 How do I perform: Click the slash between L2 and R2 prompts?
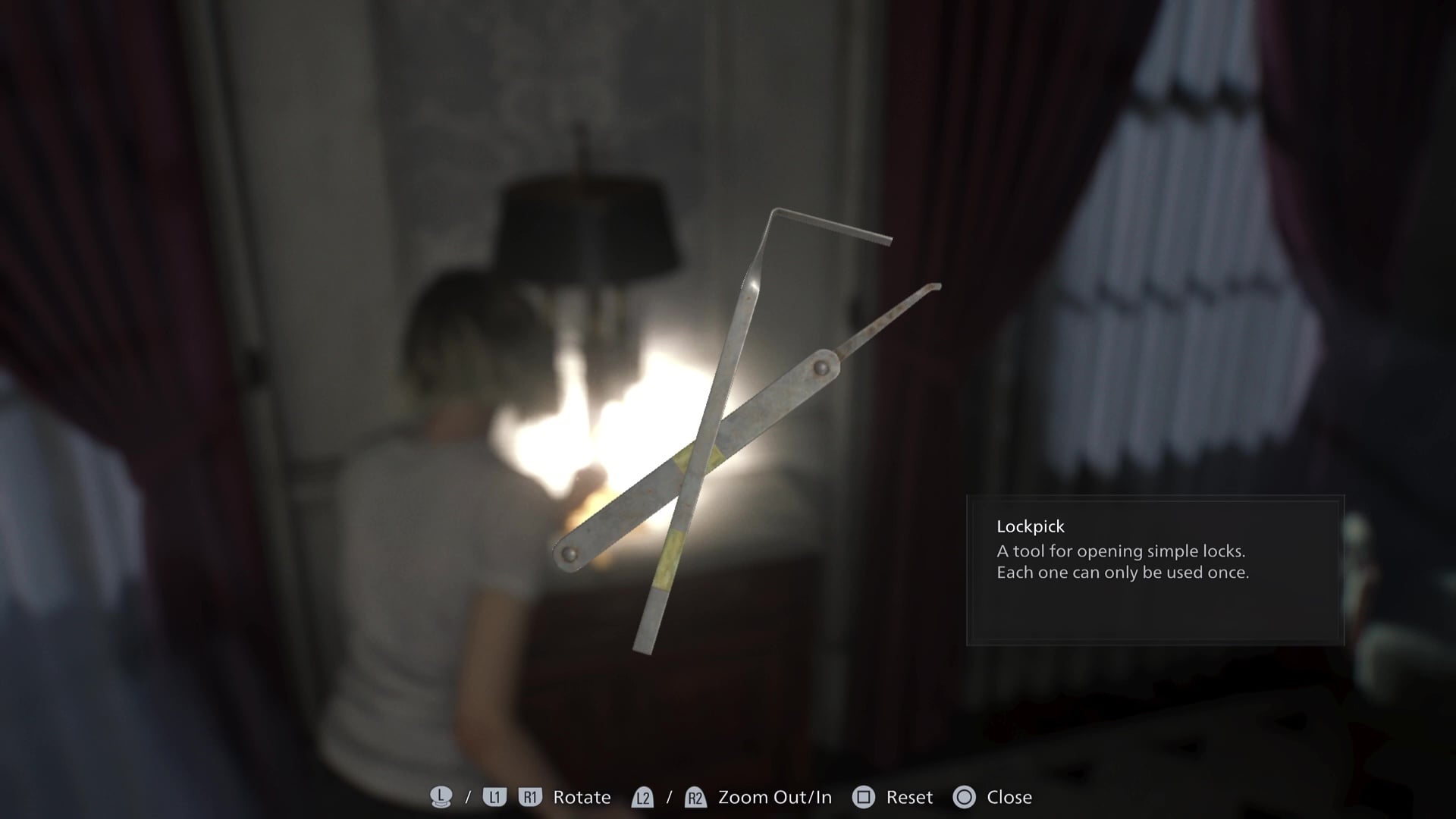pos(670,797)
